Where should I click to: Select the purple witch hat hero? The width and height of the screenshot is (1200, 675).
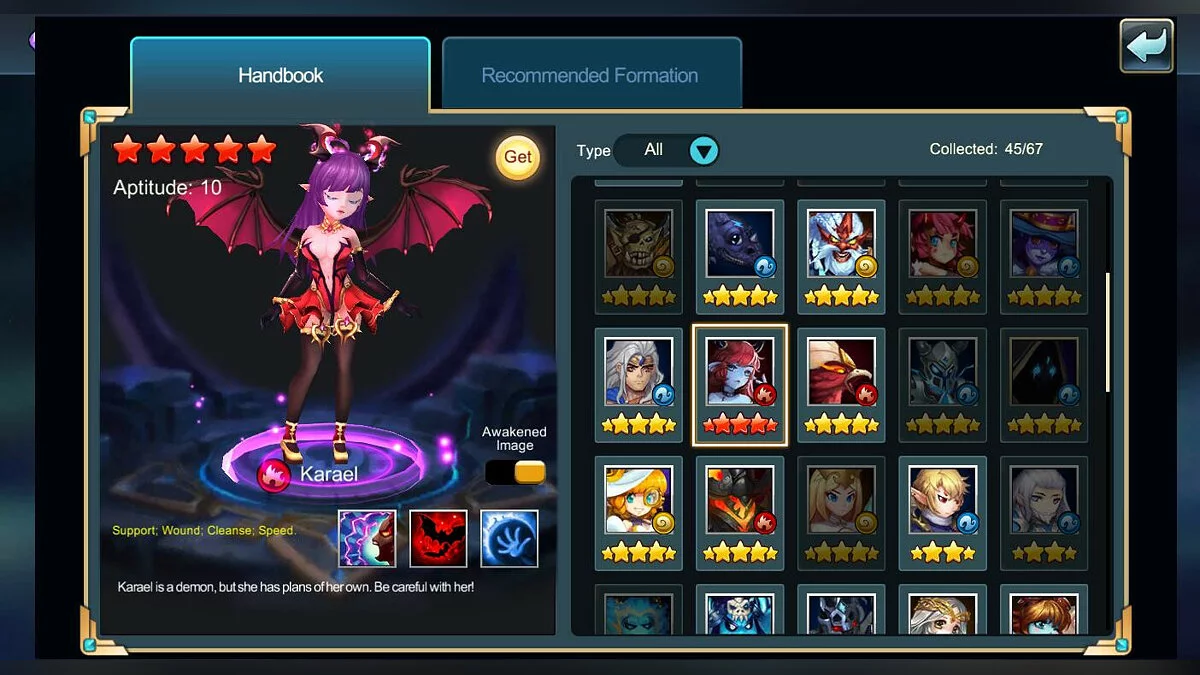click(x=1044, y=243)
